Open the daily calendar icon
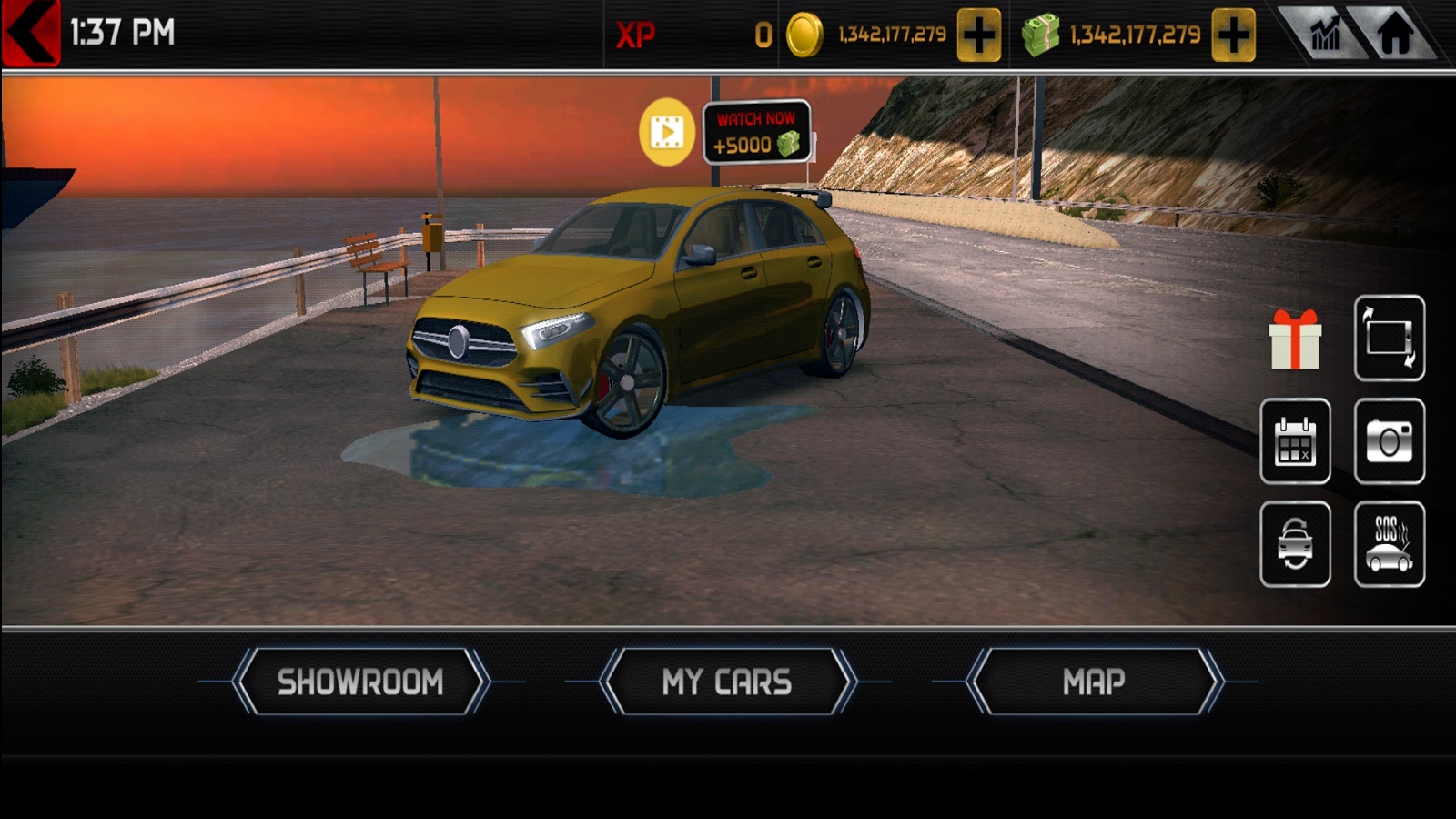This screenshot has width=1456, height=819. [1295, 441]
